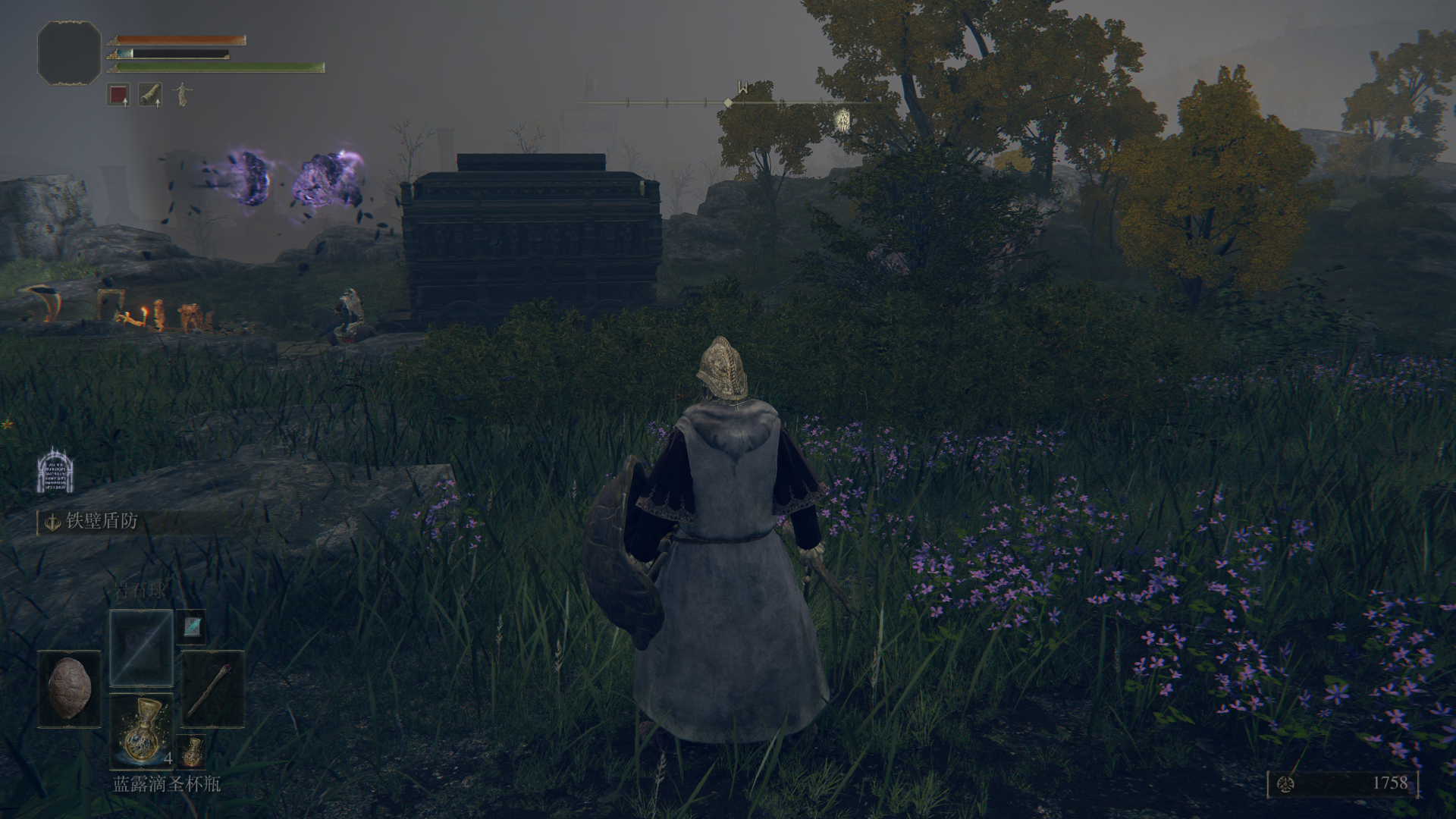Click the glowing compass marker near the tree

coord(842,119)
